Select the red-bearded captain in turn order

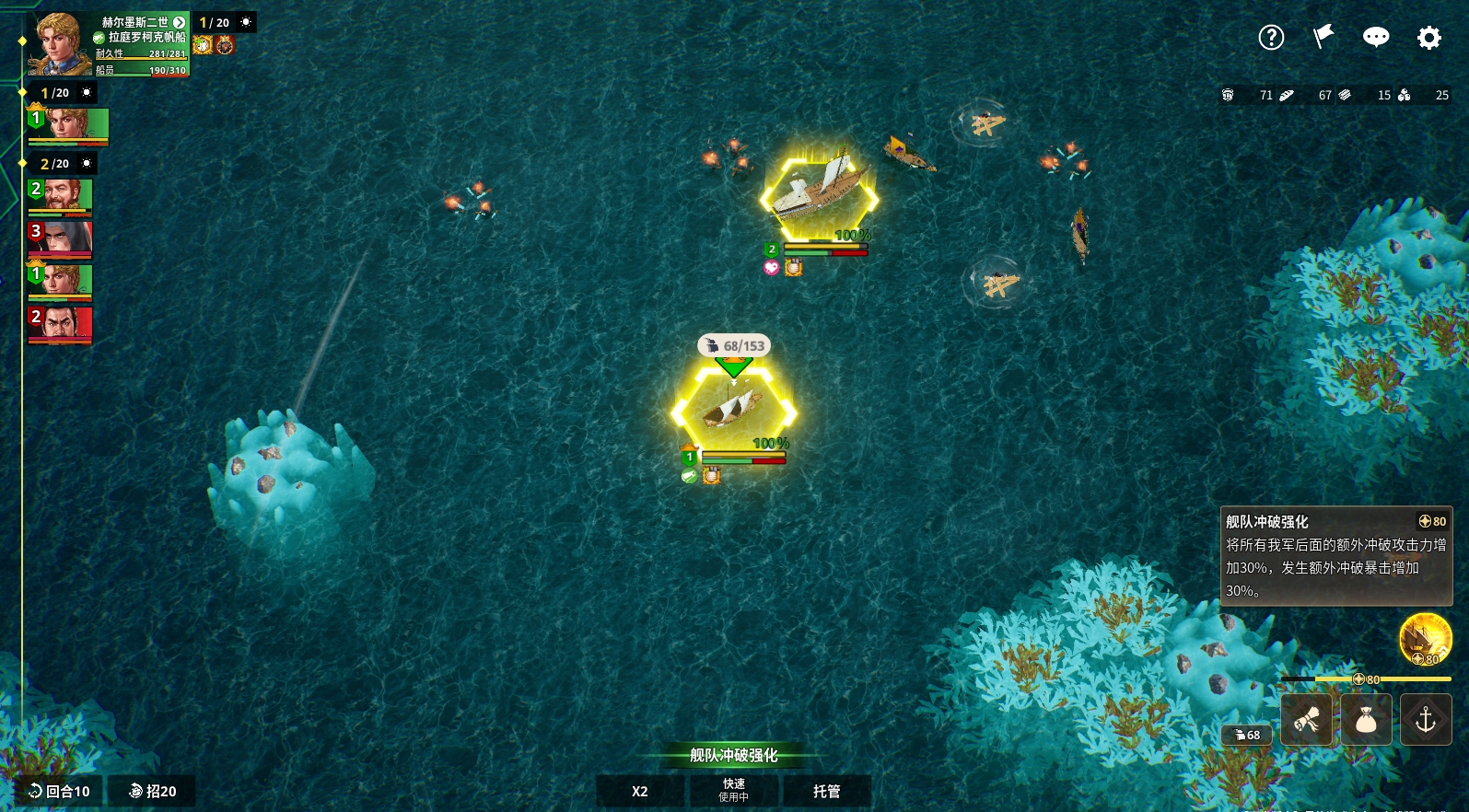pyautogui.click(x=61, y=196)
